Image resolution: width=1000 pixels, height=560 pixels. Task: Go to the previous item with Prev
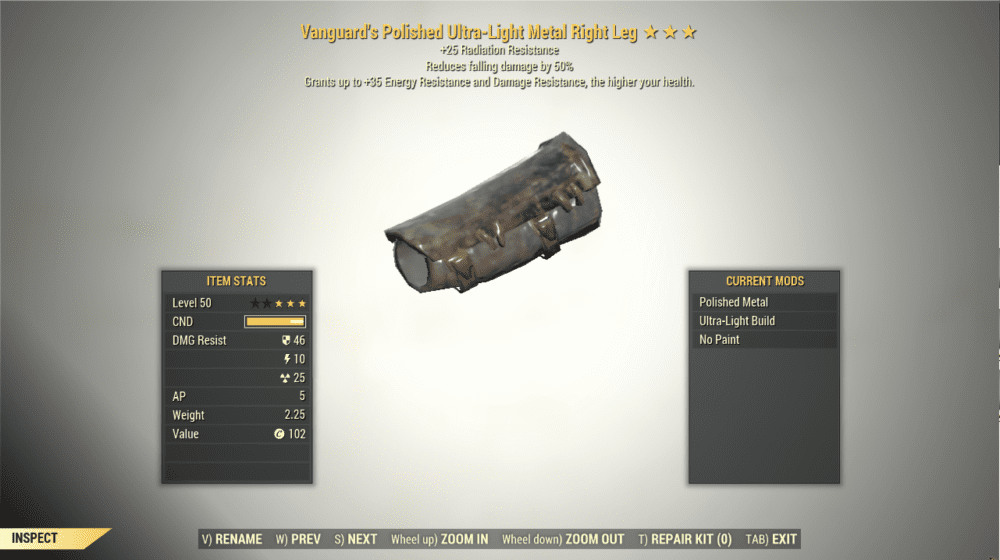[x=298, y=539]
